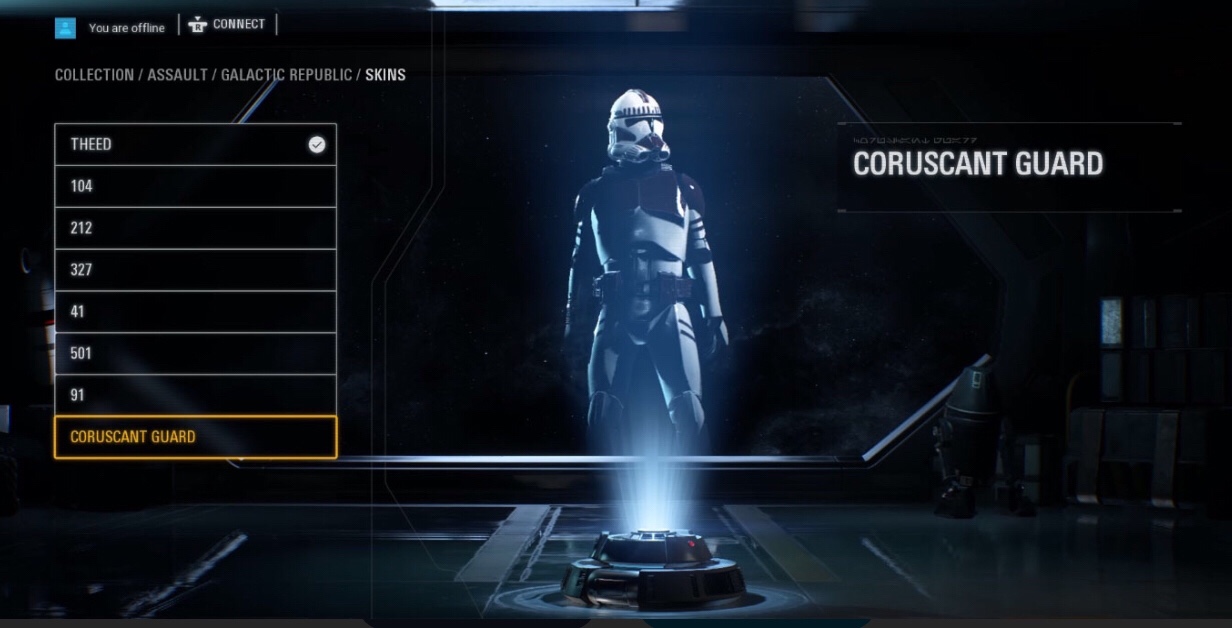Open the blue player profile icon

(65, 28)
